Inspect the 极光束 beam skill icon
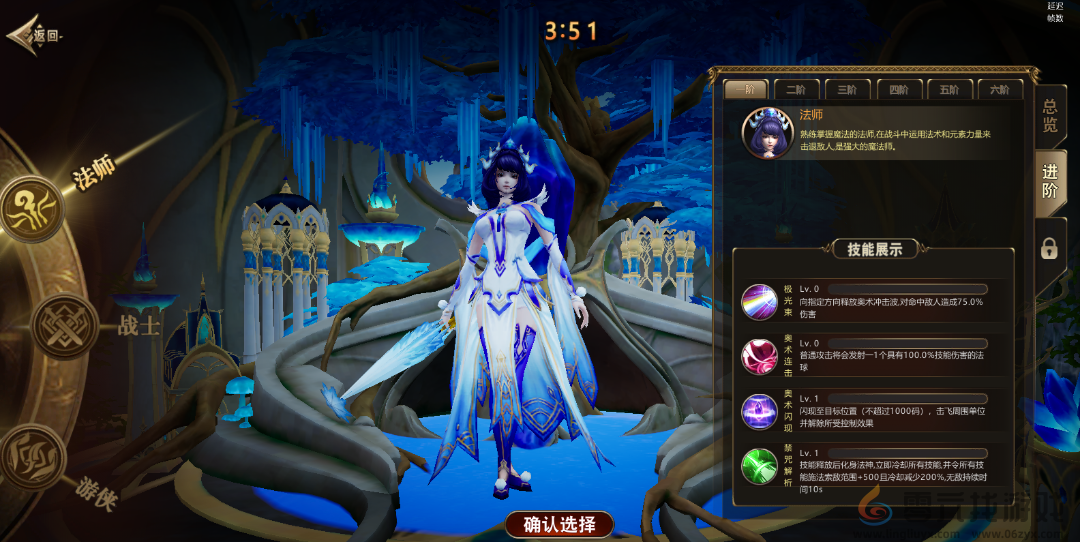Screen dimensions: 1080x542 coord(759,301)
